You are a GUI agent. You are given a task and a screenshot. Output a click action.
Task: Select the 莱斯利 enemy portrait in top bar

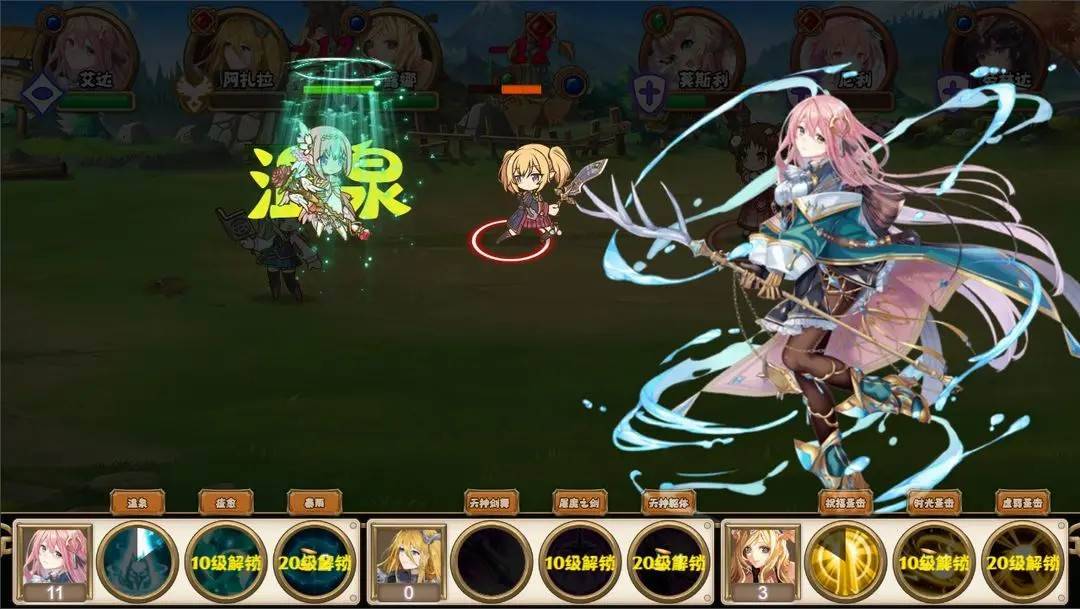tap(693, 52)
